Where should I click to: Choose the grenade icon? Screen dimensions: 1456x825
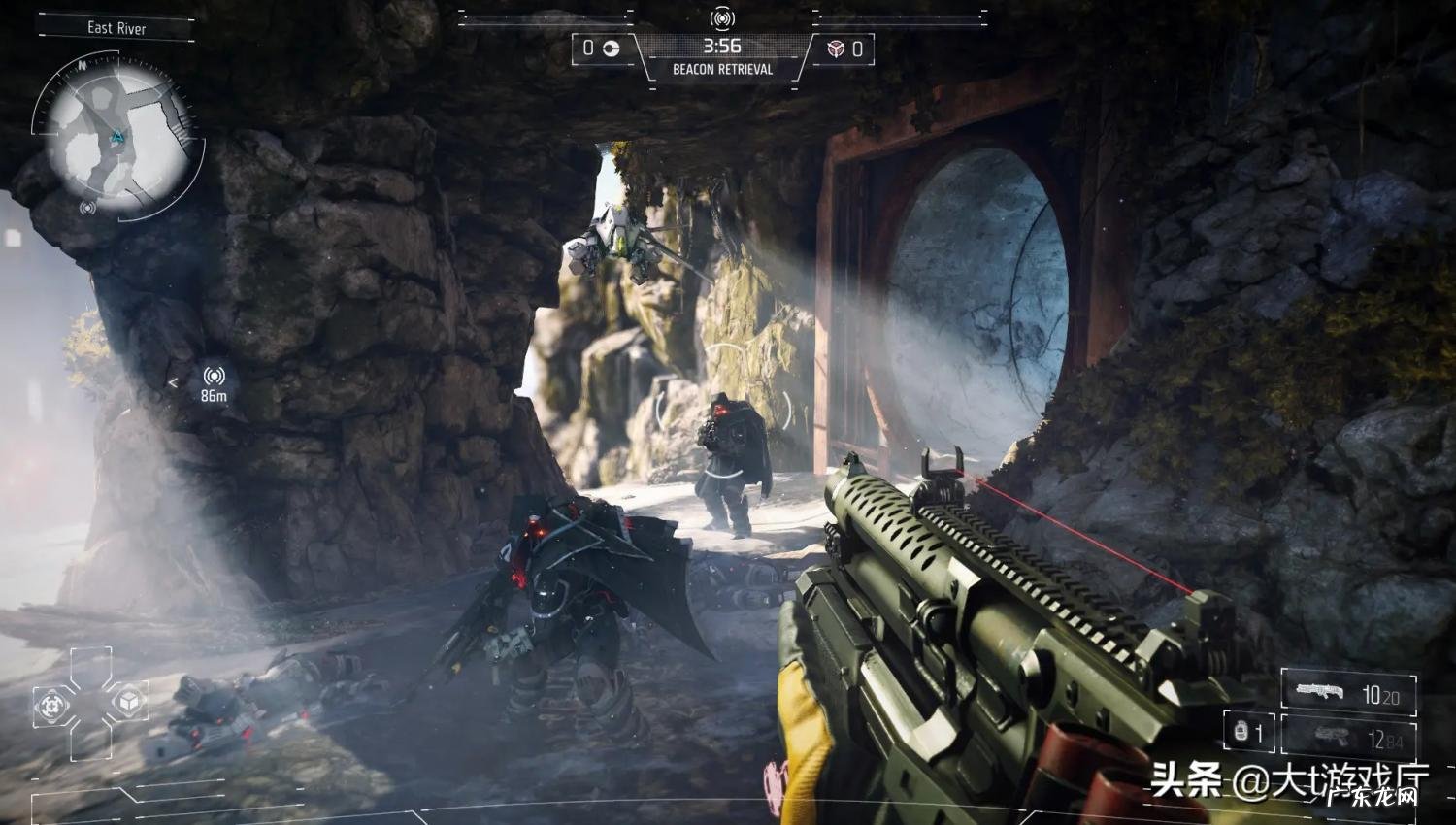[x=1241, y=731]
